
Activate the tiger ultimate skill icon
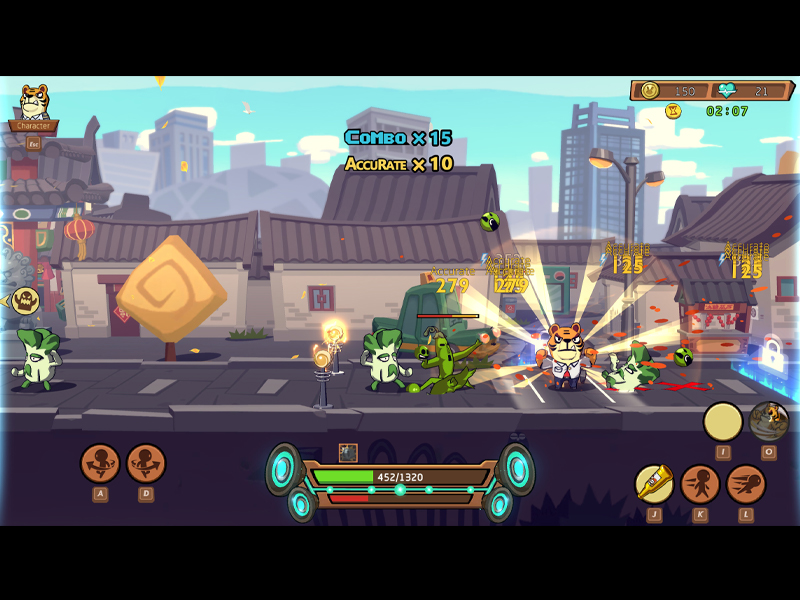click(769, 421)
